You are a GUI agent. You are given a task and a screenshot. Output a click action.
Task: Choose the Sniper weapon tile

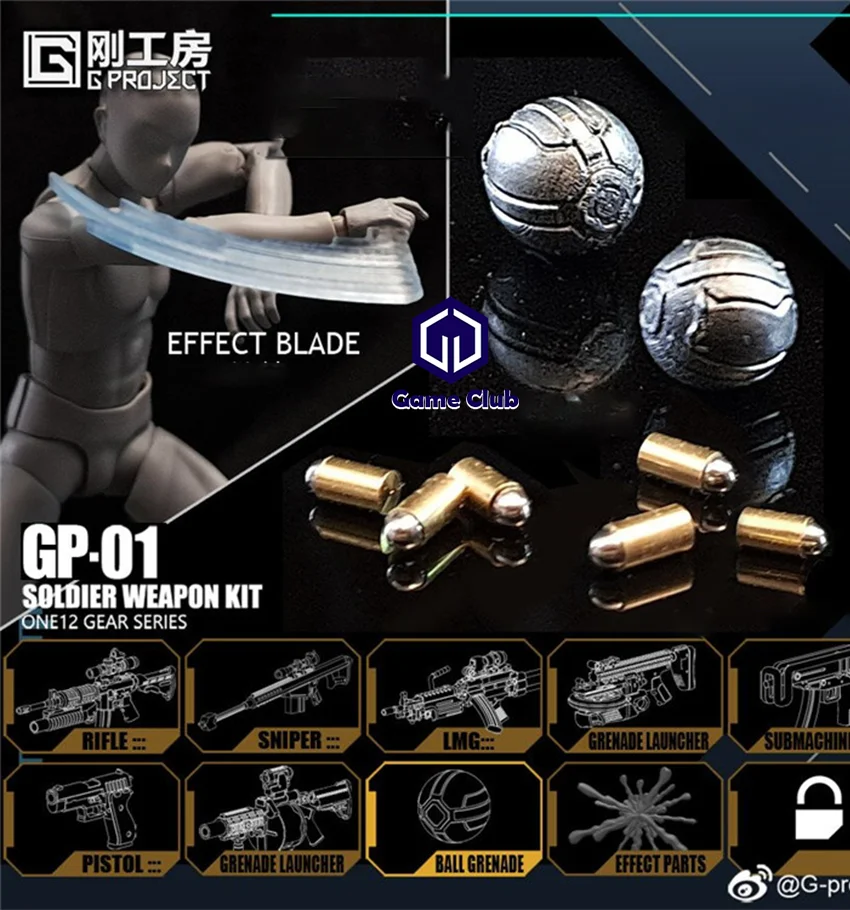pos(273,696)
